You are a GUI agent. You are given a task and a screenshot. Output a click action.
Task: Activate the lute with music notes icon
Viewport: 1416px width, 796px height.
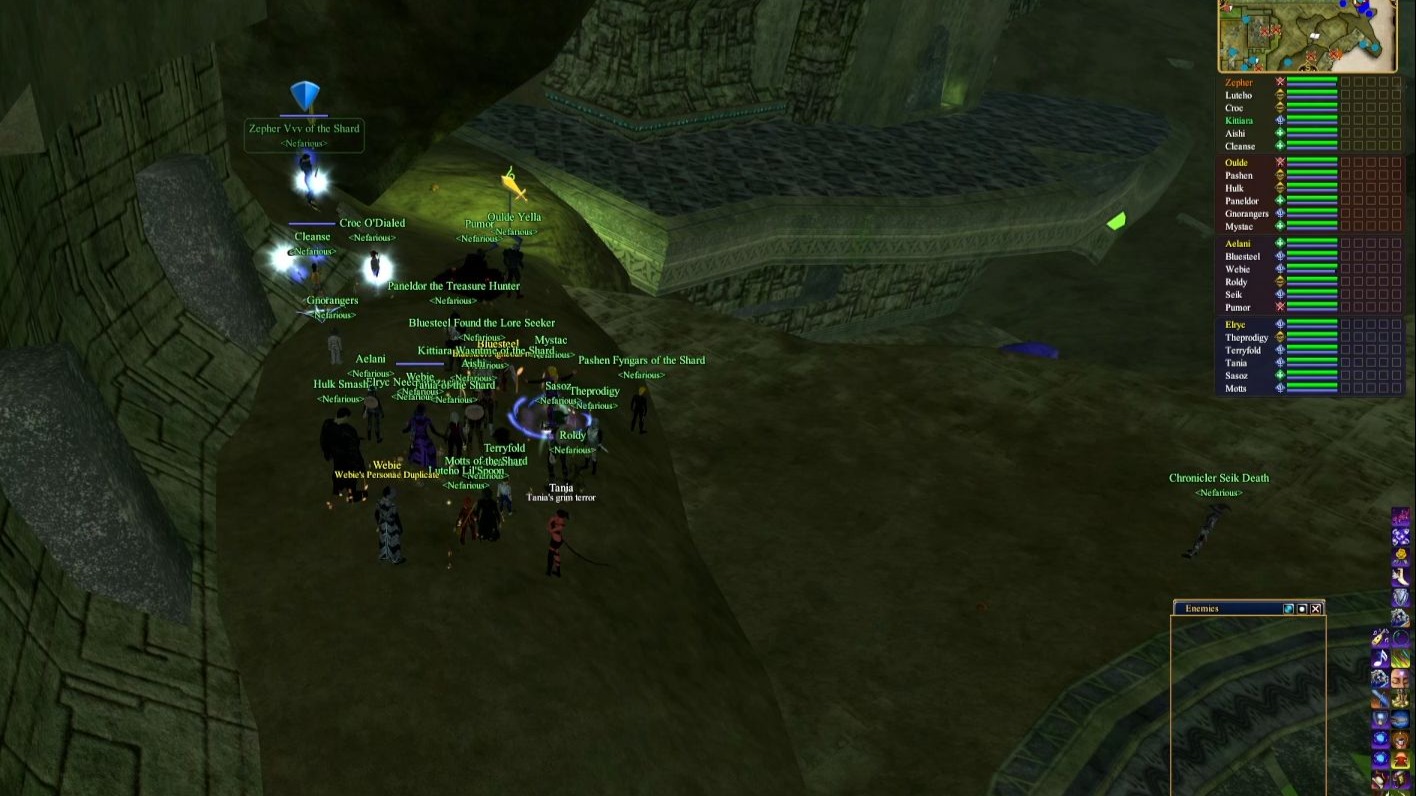click(1380, 638)
